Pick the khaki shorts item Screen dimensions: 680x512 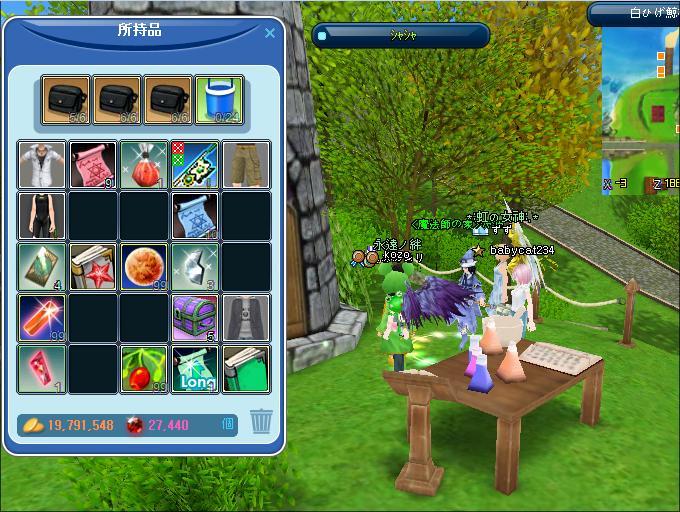pyautogui.click(x=245, y=165)
